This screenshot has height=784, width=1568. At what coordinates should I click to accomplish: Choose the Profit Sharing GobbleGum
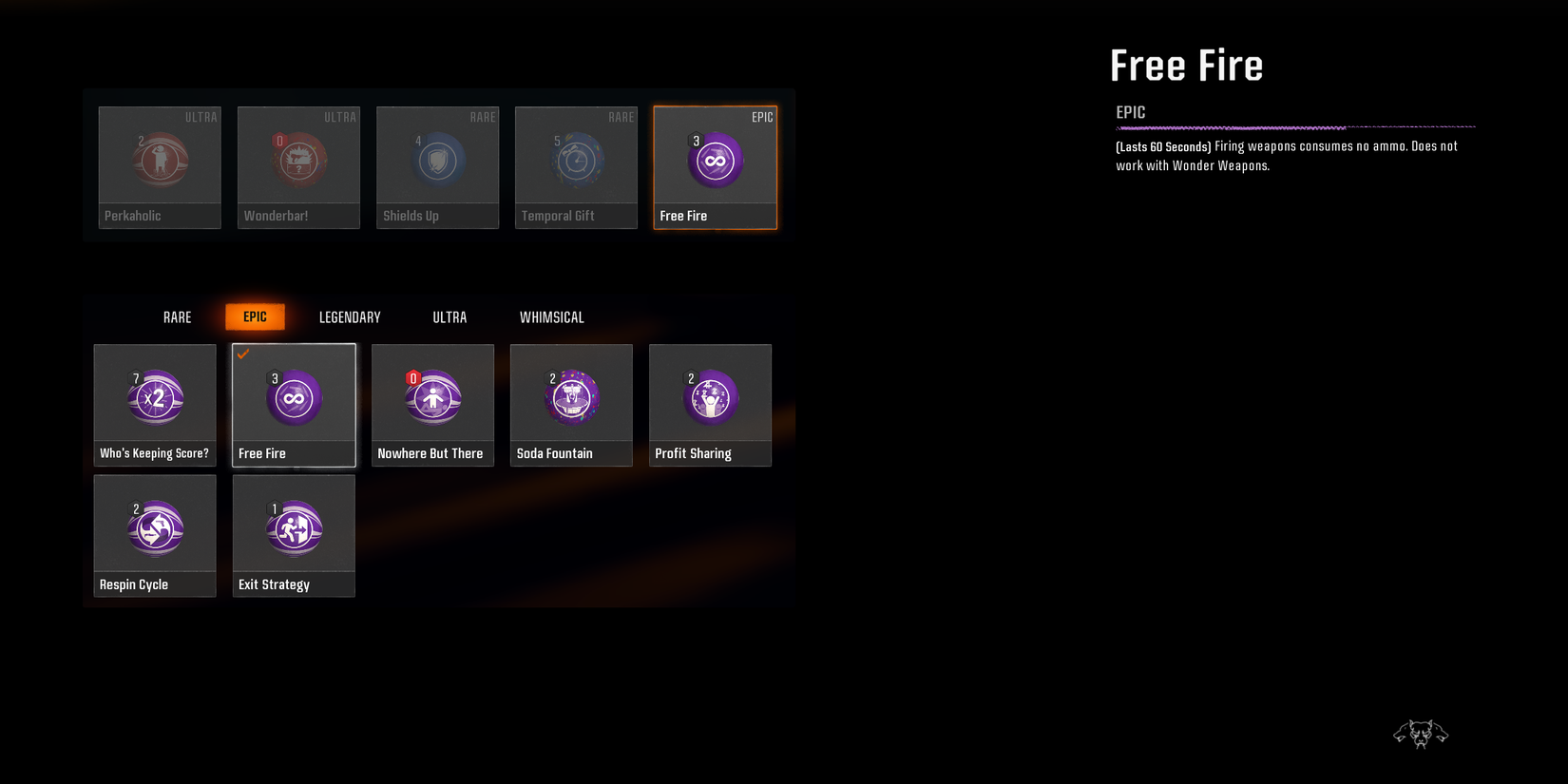(x=709, y=406)
